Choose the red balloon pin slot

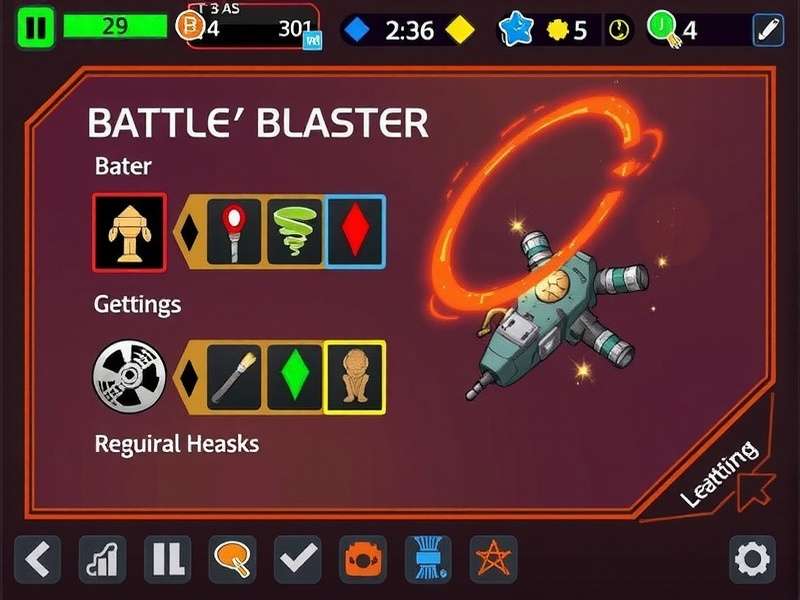(x=234, y=232)
